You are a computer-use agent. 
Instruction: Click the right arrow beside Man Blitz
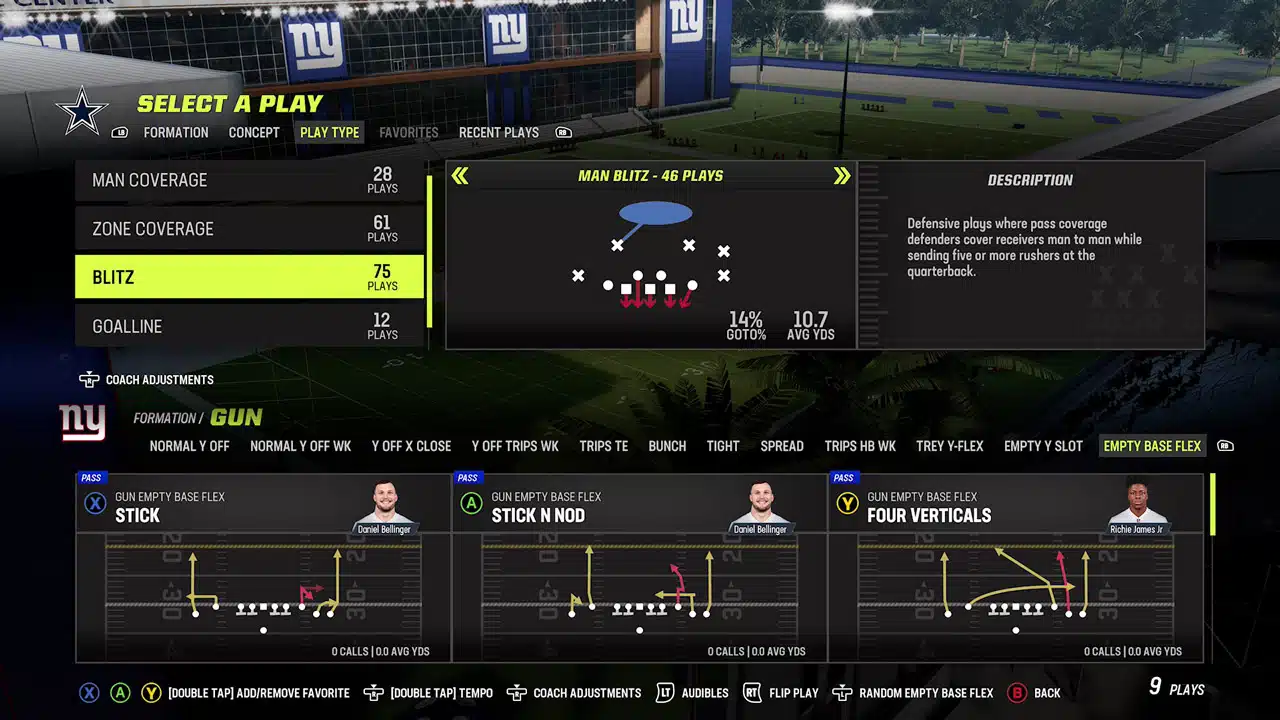pyautogui.click(x=842, y=176)
